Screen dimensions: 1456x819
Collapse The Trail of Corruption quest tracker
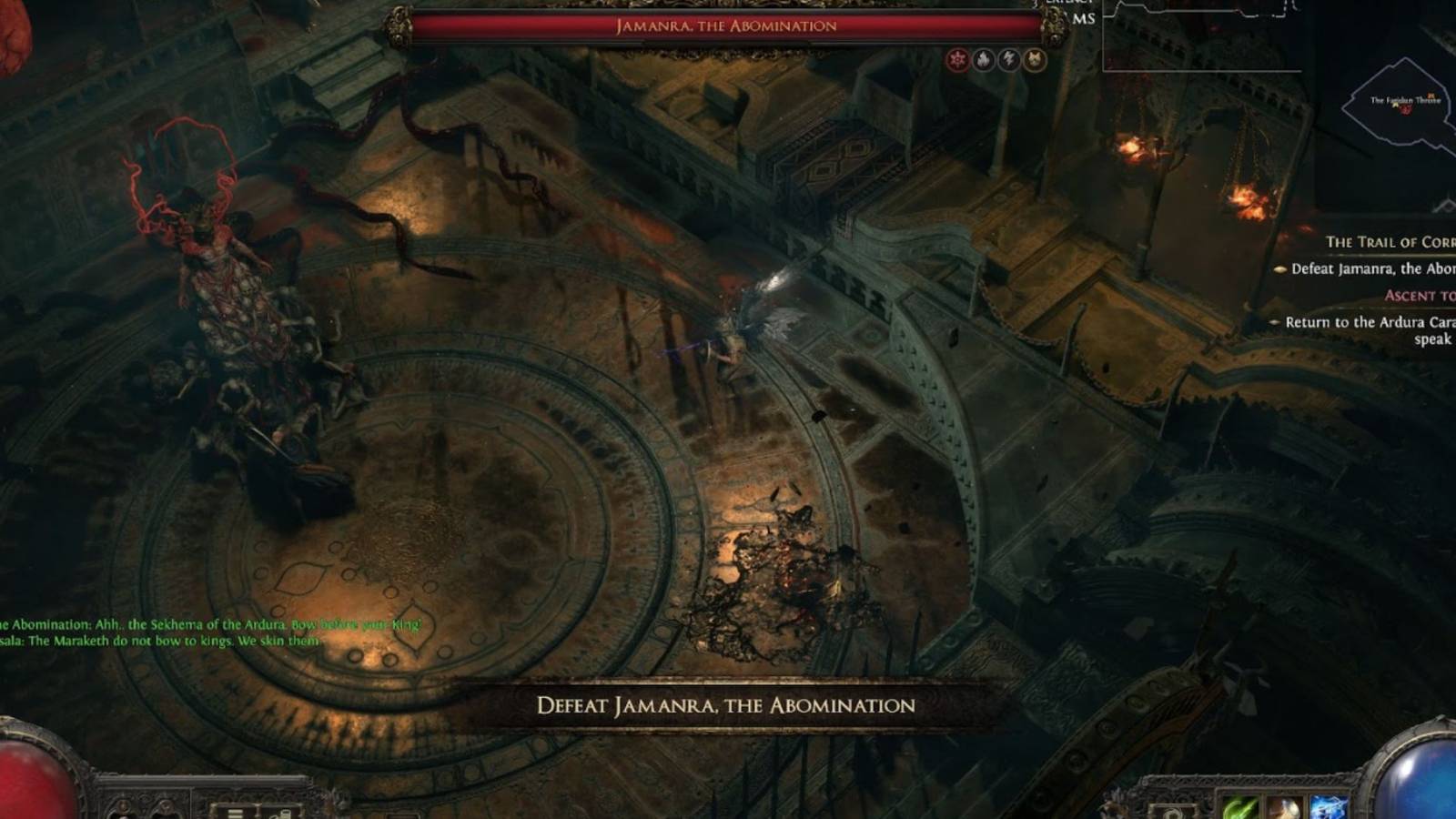(x=1383, y=240)
